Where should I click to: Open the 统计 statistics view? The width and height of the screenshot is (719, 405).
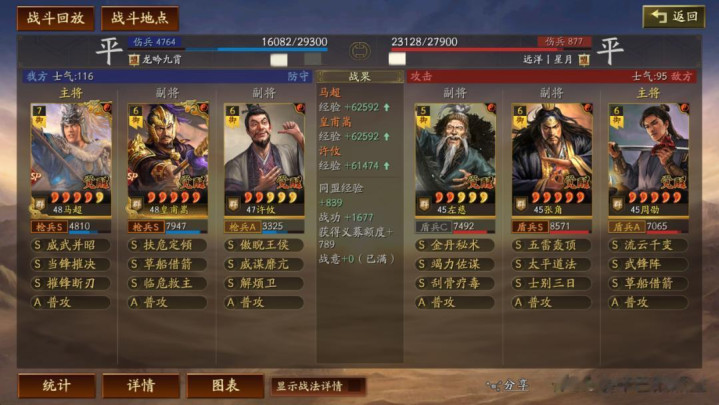pos(57,386)
